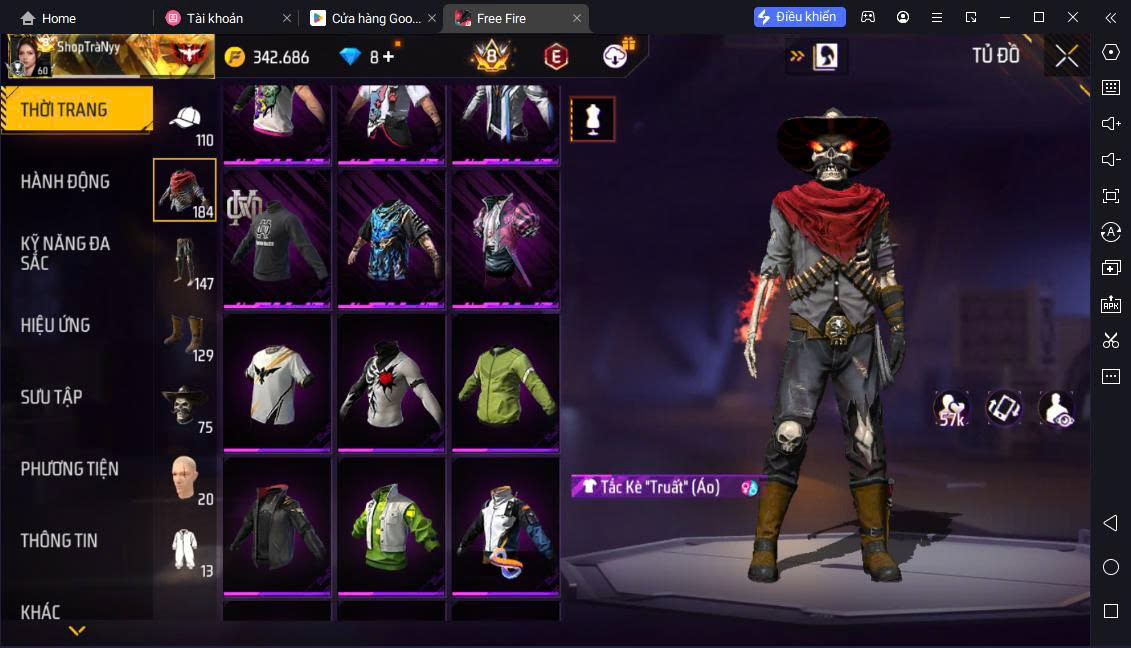Choose the pants subcategory with 147 items

pyautogui.click(x=185, y=263)
